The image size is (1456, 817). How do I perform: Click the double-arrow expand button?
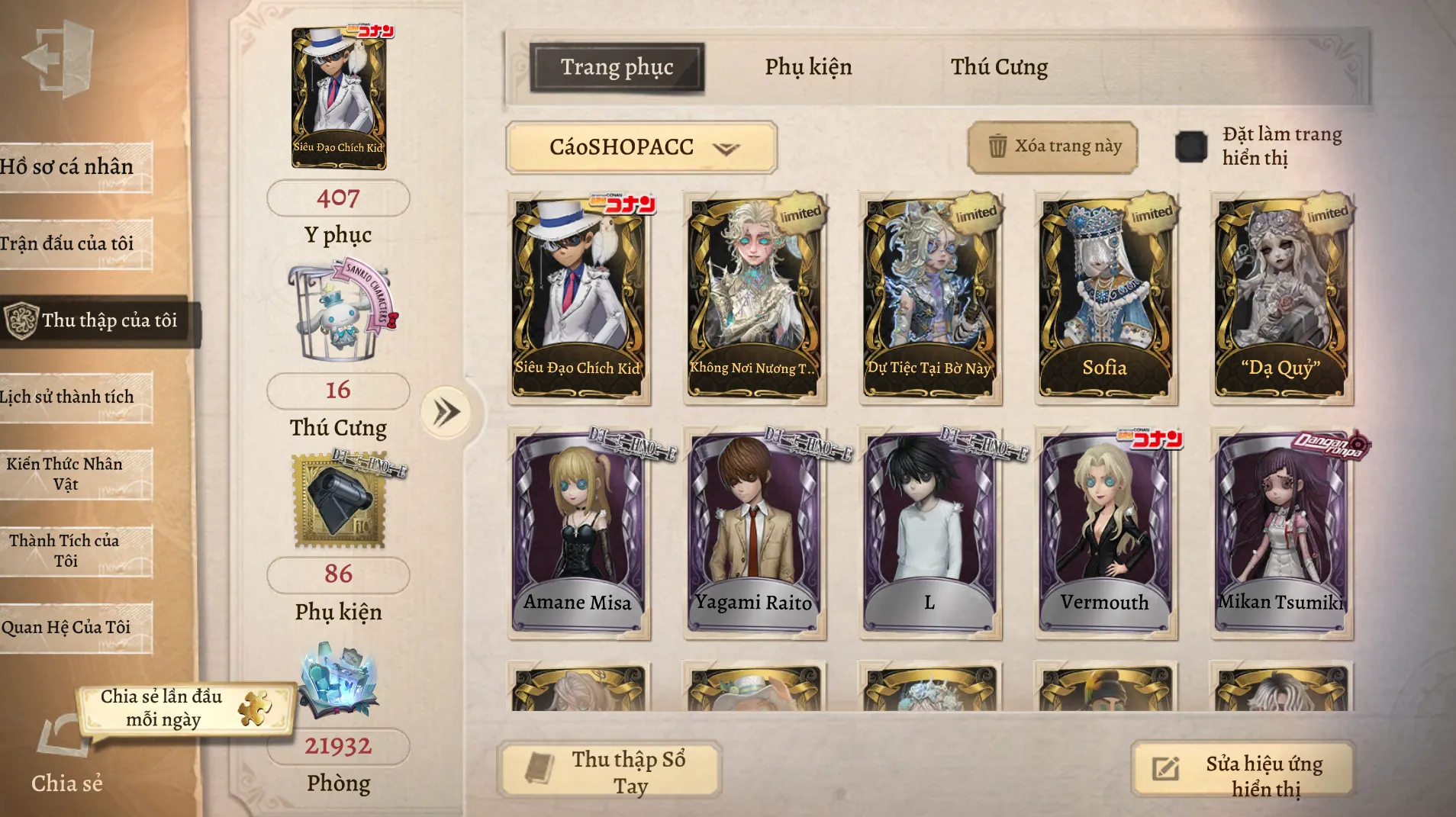tap(446, 413)
